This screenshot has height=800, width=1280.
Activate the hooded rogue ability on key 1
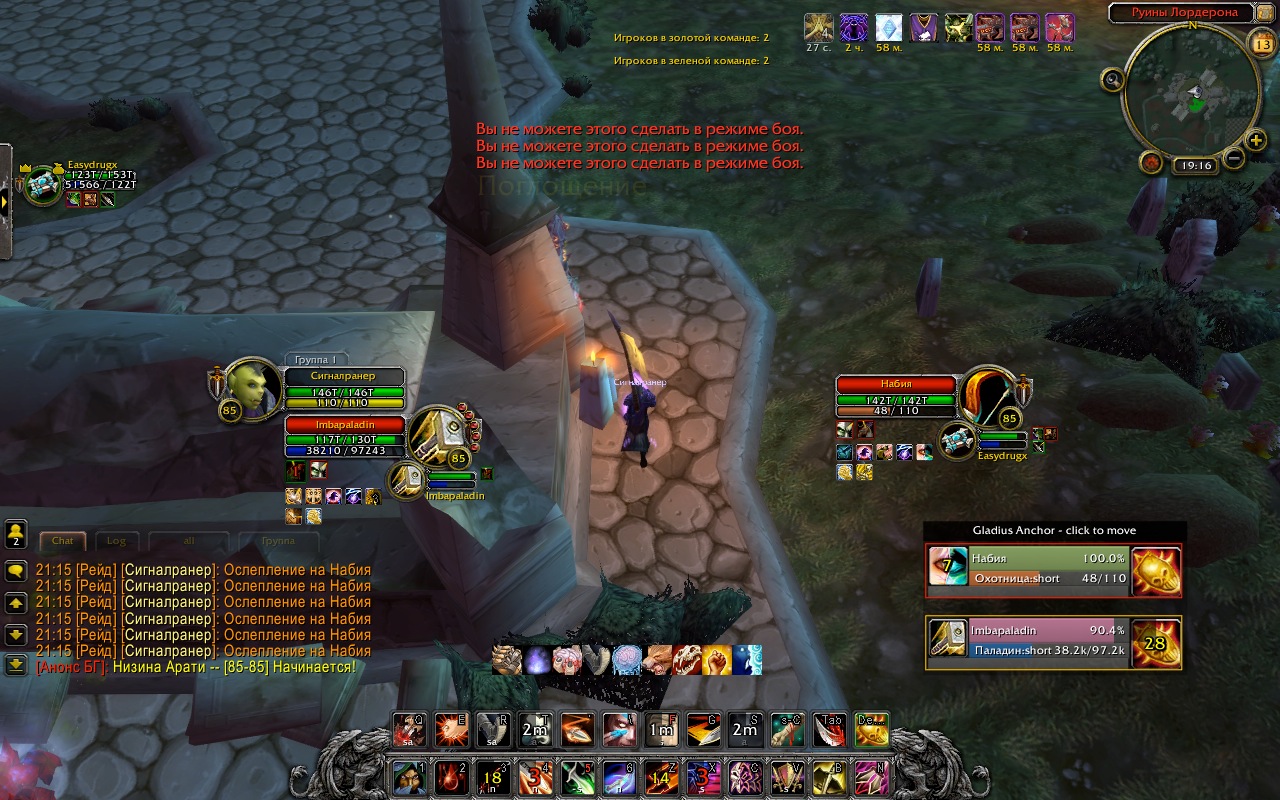(x=406, y=777)
